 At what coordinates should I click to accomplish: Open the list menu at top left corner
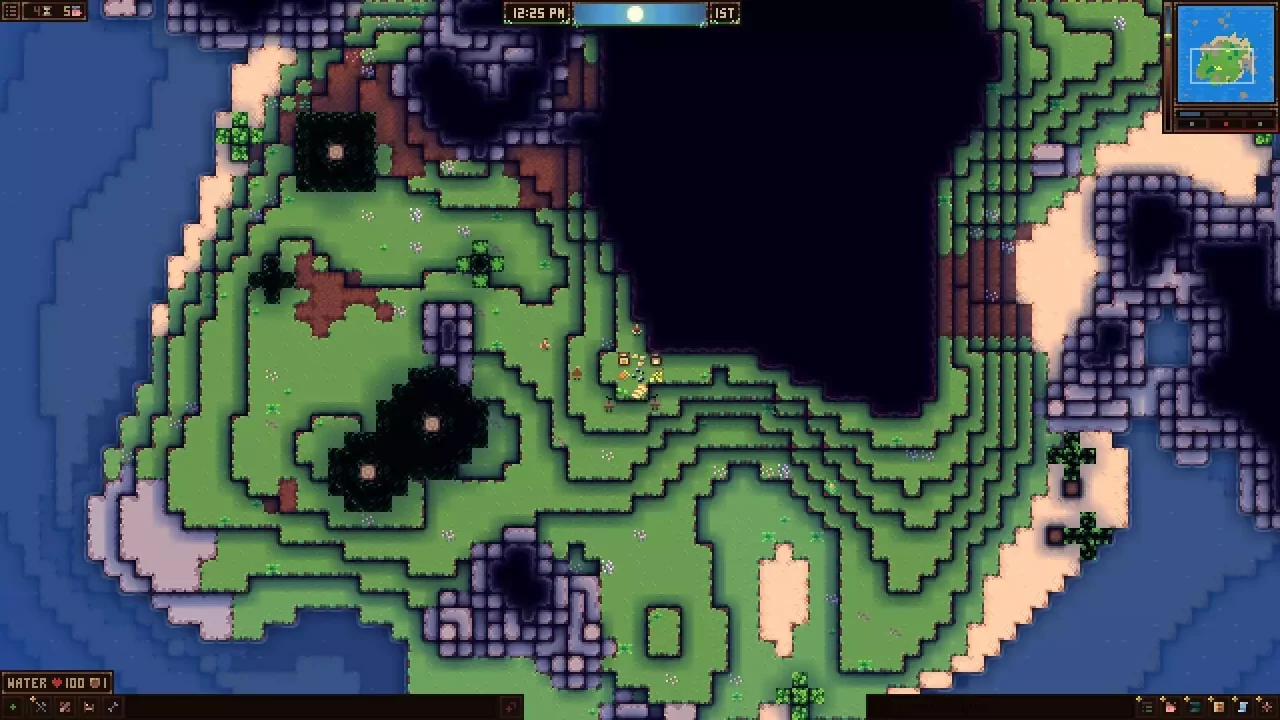[9, 11]
